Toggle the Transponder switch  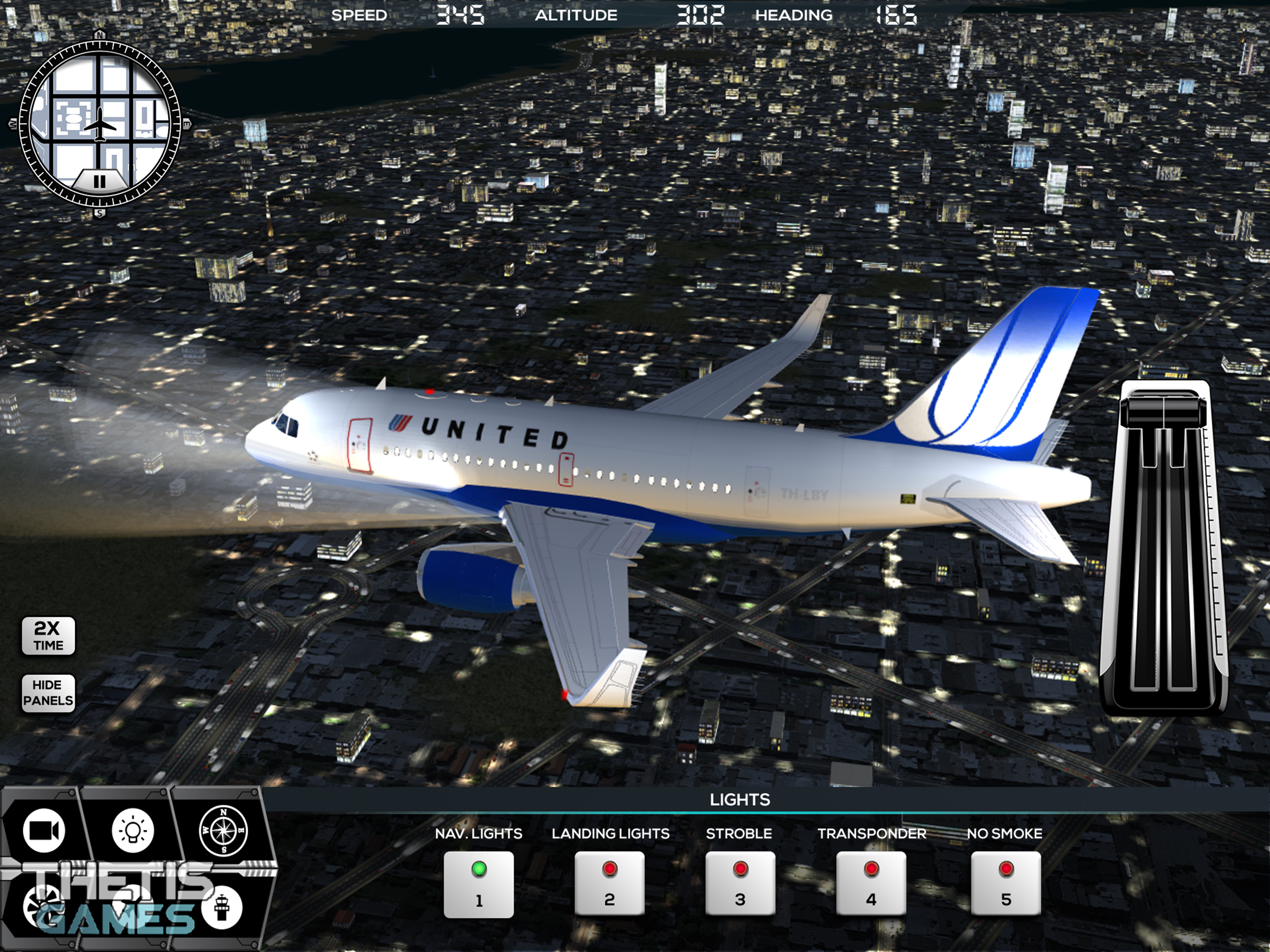[871, 884]
